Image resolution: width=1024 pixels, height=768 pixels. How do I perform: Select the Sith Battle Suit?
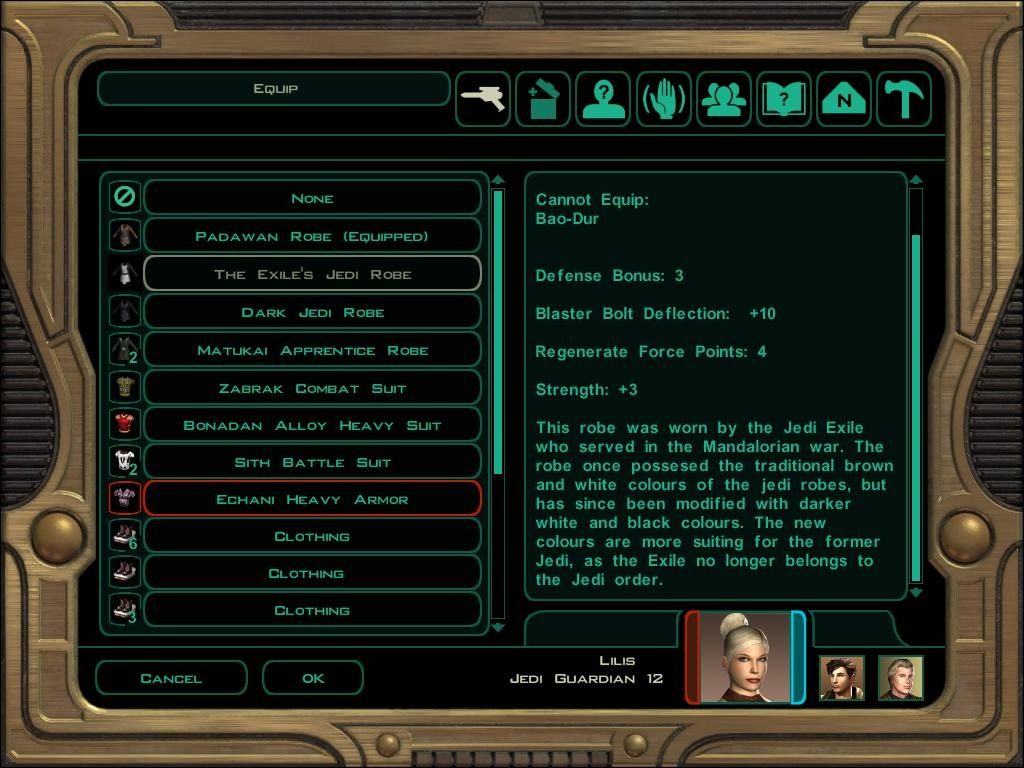coord(312,462)
